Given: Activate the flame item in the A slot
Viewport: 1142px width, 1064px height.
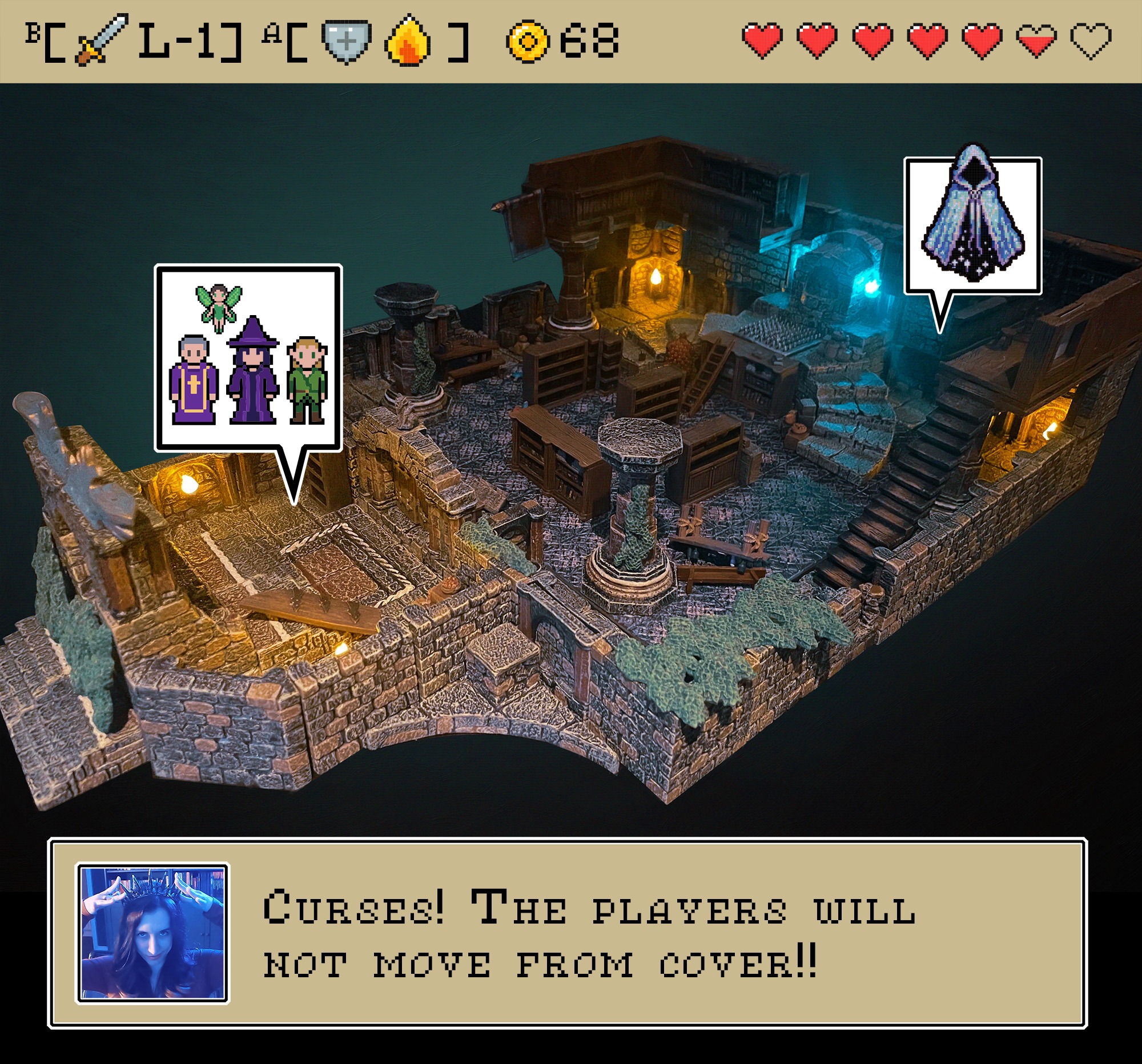Looking at the screenshot, I should coord(407,40).
